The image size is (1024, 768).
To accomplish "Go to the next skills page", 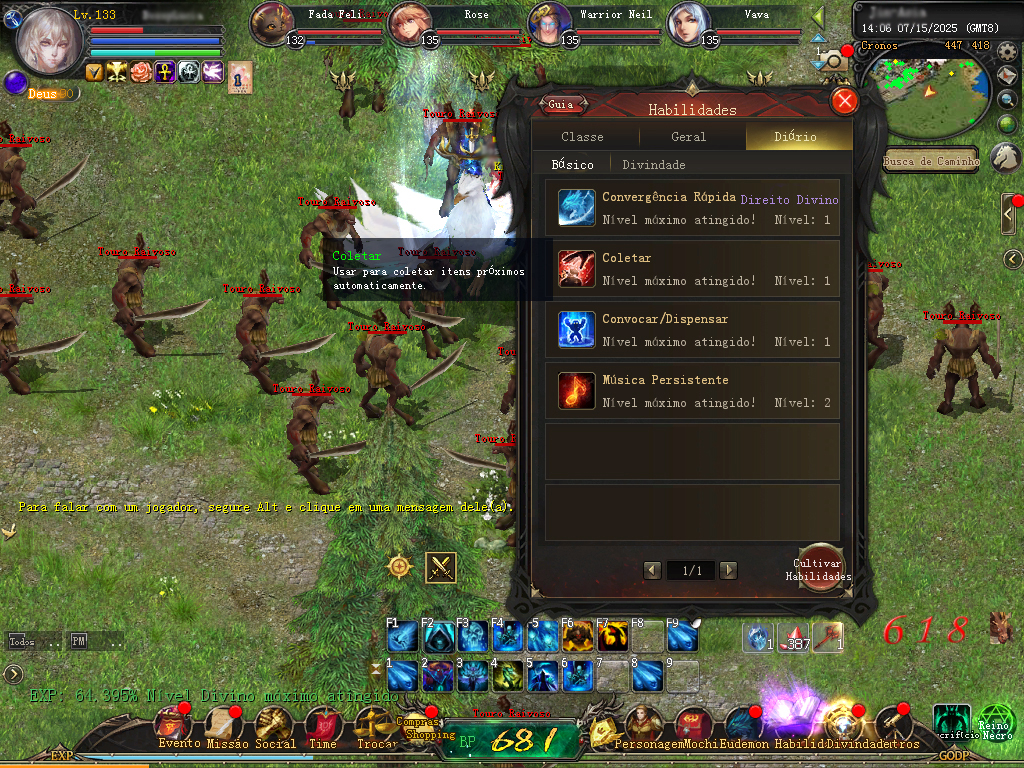I will 729,570.
